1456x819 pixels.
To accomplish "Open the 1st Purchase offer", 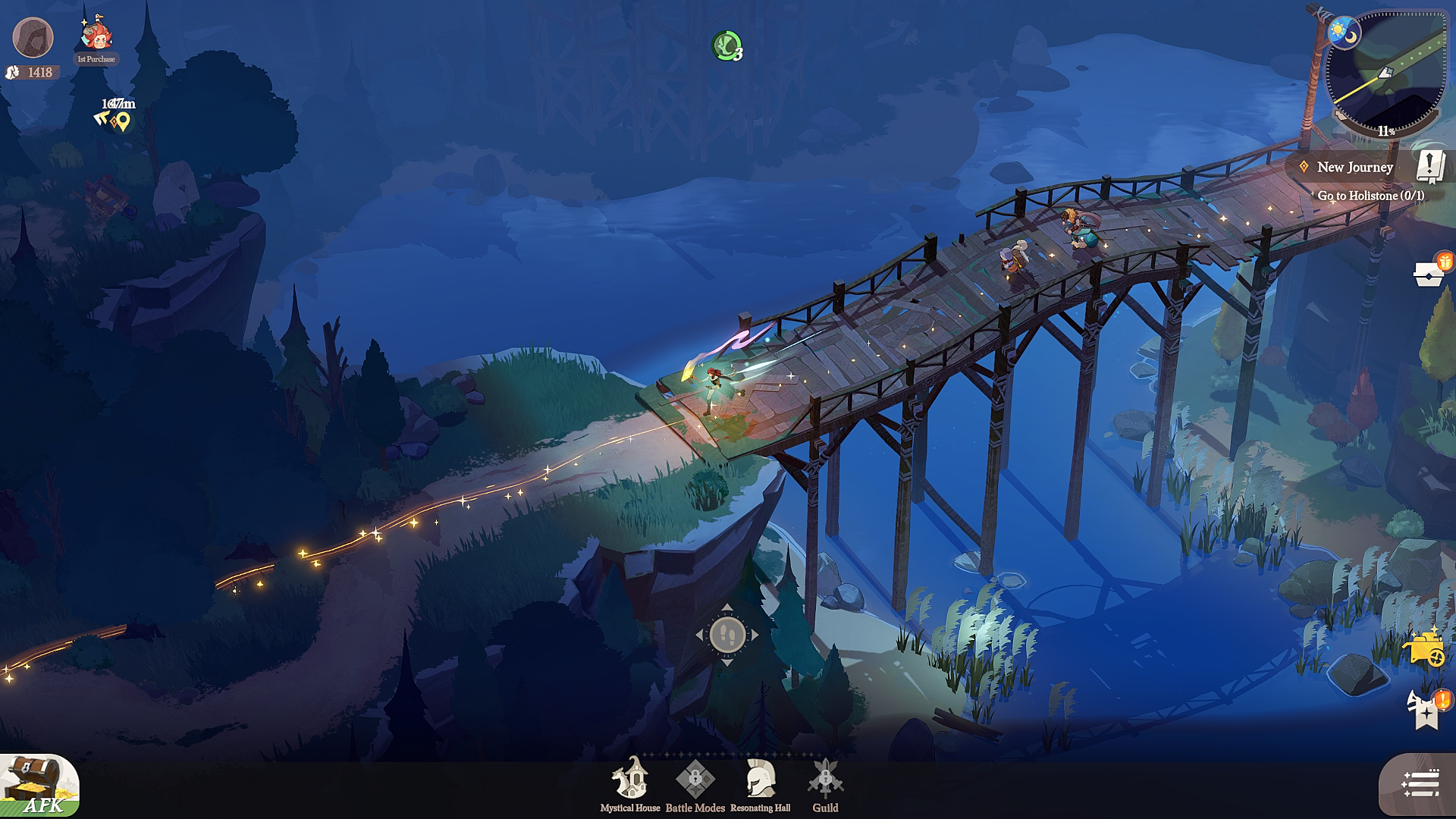I will click(96, 39).
